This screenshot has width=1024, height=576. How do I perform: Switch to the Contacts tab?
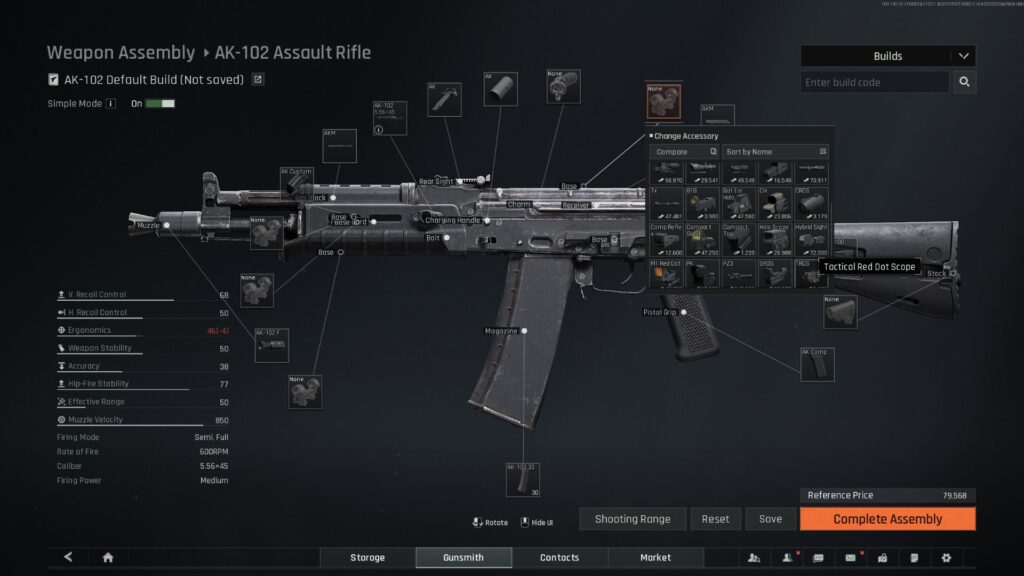(559, 557)
